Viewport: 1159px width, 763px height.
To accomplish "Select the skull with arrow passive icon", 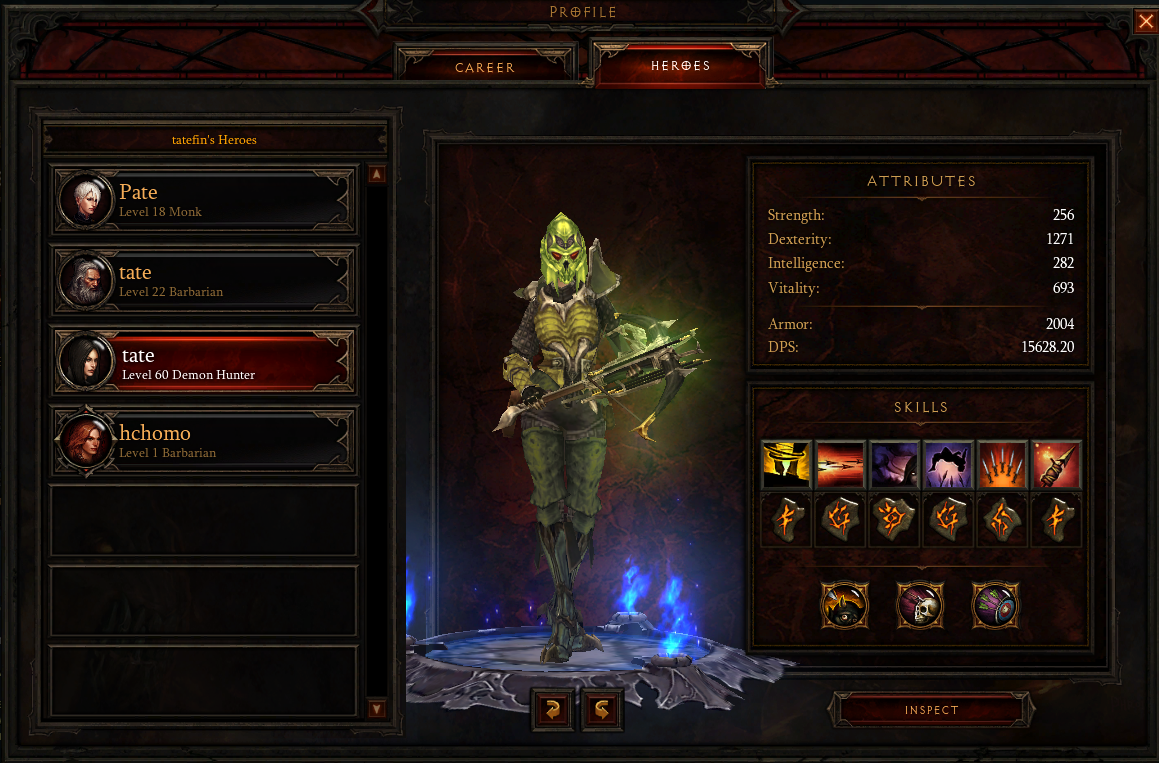I will coord(920,605).
